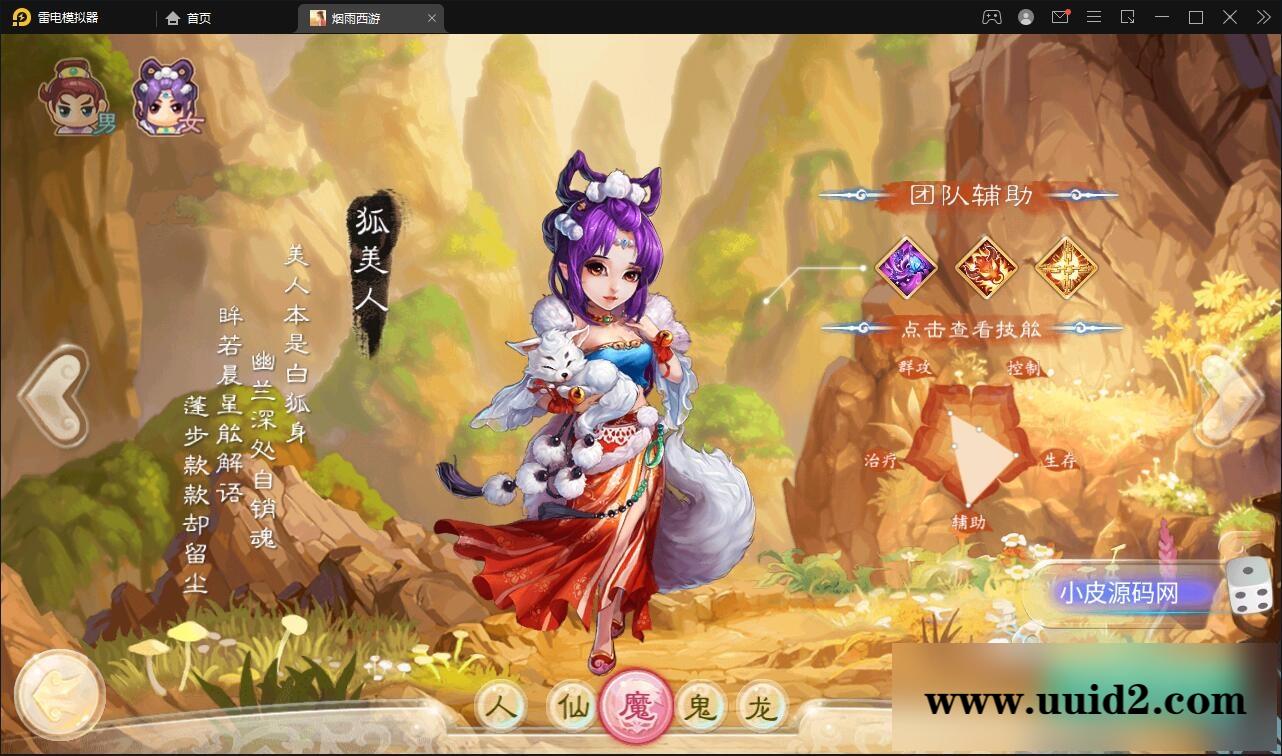Select the 群攻 stat label
Screen dimensions: 1282x756
pos(914,368)
